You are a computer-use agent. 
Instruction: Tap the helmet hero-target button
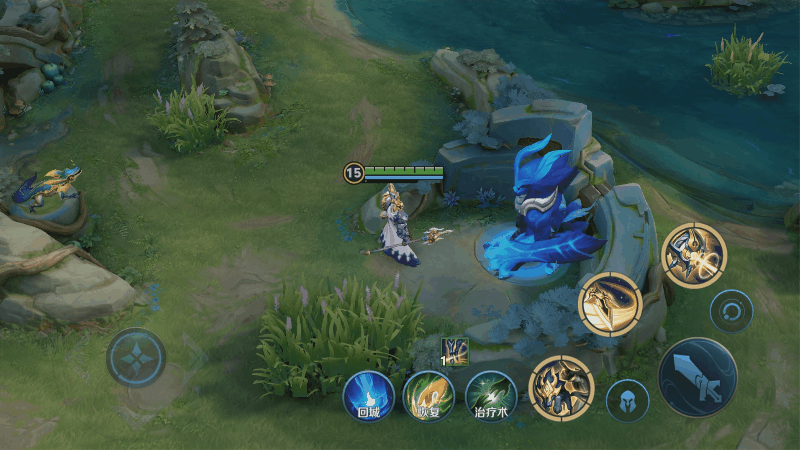[x=627, y=401]
